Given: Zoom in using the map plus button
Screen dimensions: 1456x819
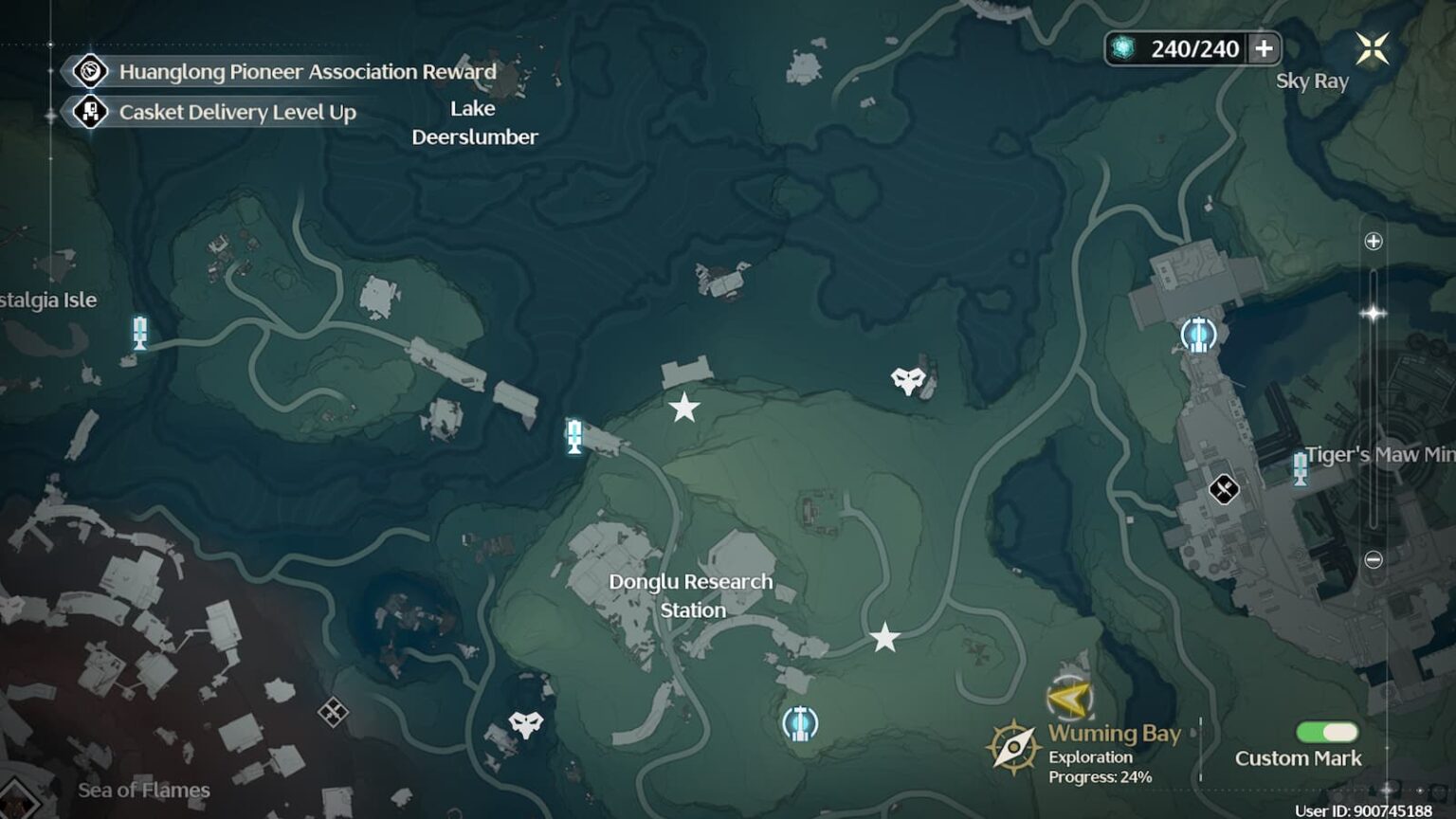Looking at the screenshot, I should point(1373,242).
